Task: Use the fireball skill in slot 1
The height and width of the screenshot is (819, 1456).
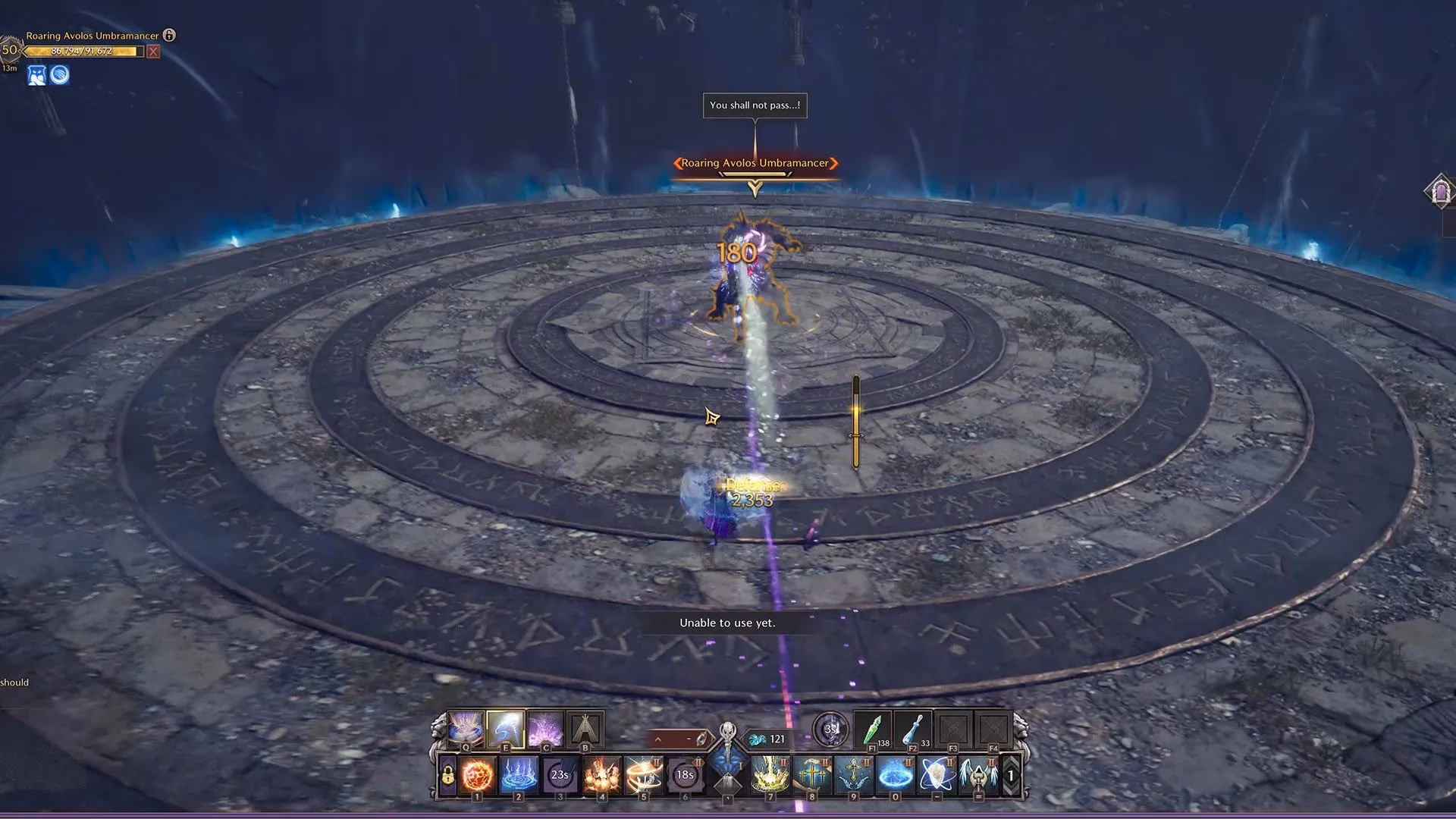Action: click(x=477, y=774)
